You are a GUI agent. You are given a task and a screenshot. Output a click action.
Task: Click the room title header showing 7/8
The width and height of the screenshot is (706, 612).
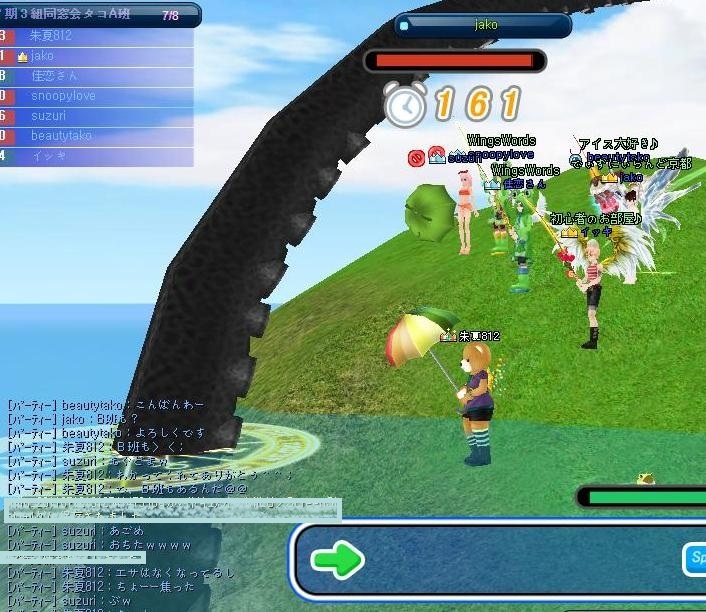(100, 15)
